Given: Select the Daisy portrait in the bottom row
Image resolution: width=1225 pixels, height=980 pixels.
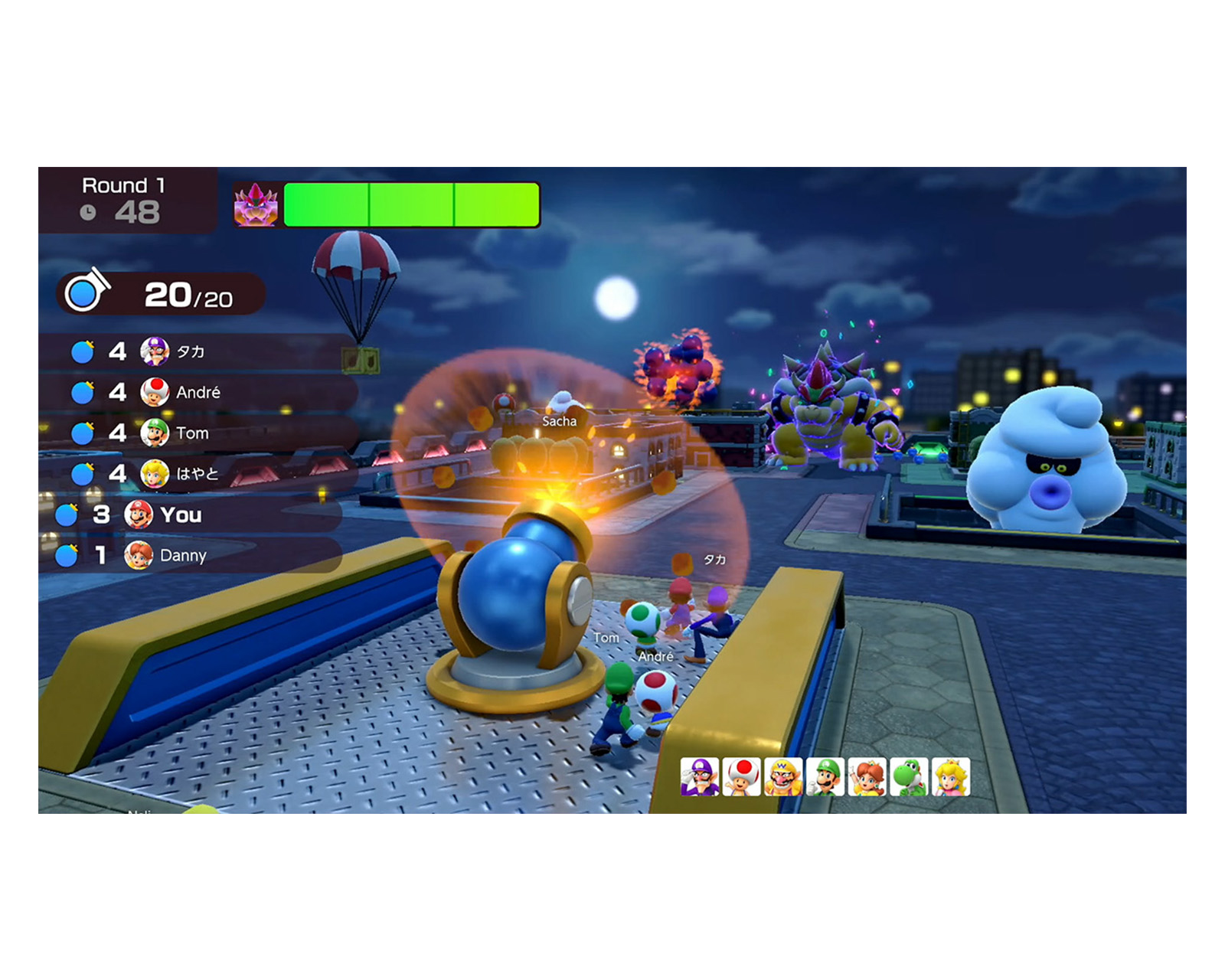Looking at the screenshot, I should (x=867, y=777).
